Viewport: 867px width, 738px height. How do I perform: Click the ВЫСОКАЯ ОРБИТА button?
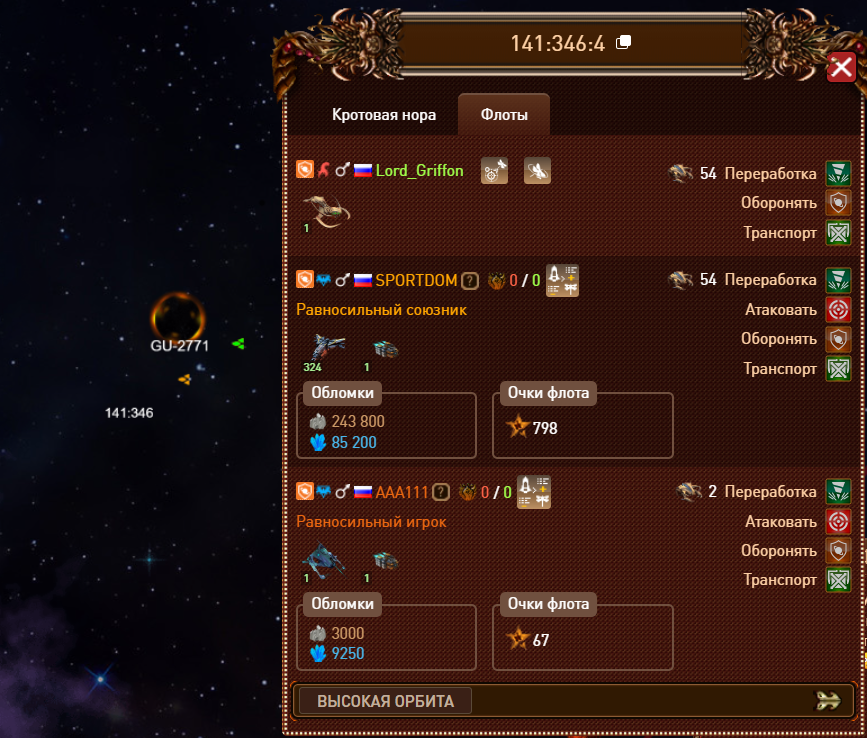[x=385, y=701]
